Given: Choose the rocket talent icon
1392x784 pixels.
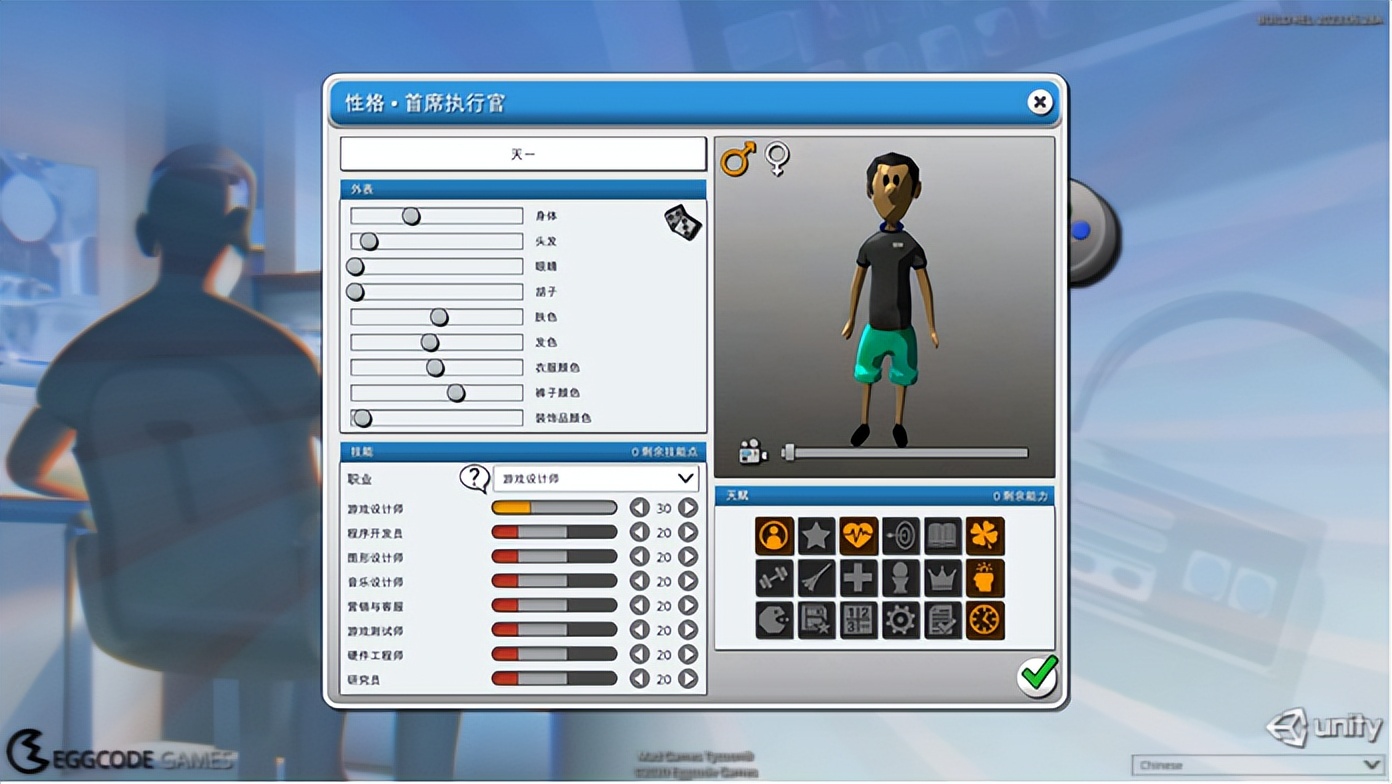Looking at the screenshot, I should [x=816, y=578].
